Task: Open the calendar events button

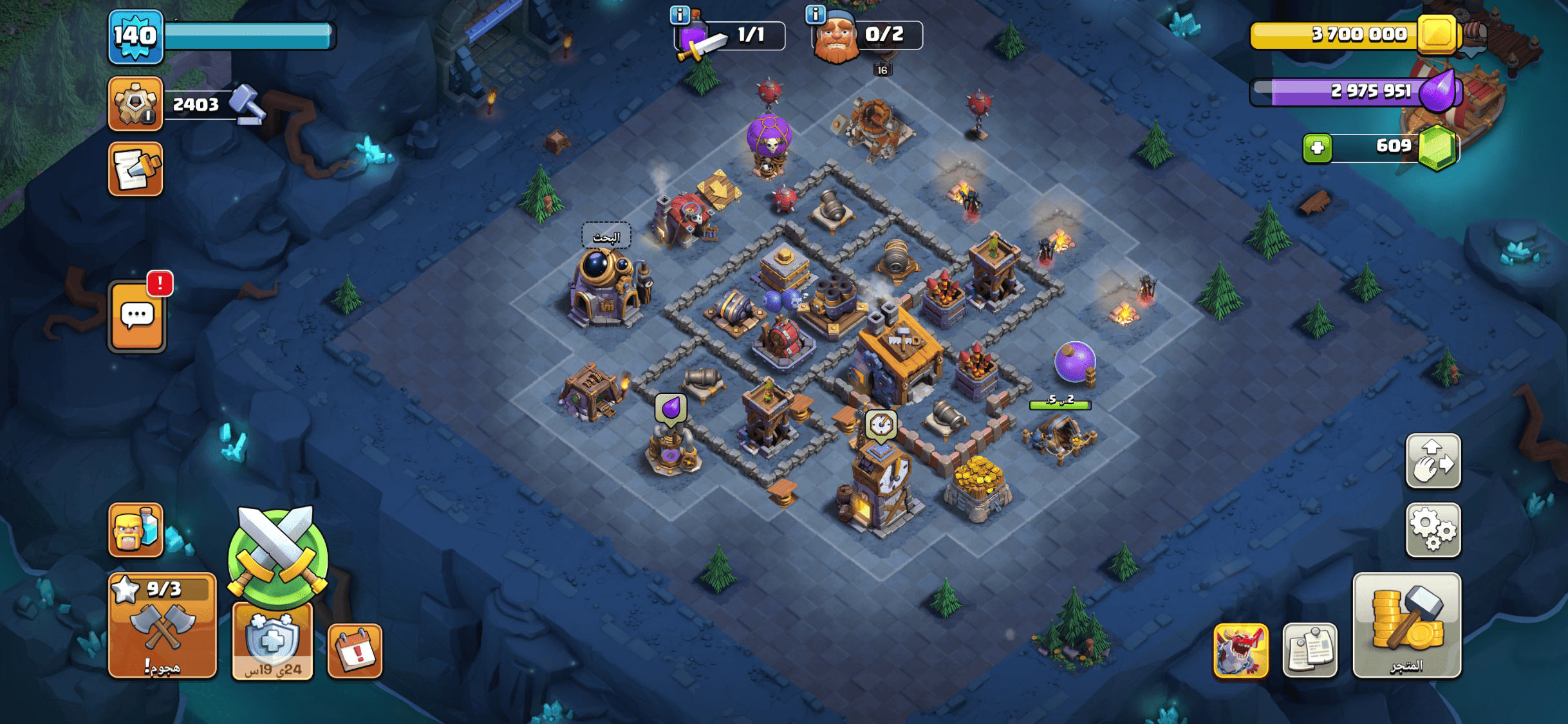Action: [355, 651]
